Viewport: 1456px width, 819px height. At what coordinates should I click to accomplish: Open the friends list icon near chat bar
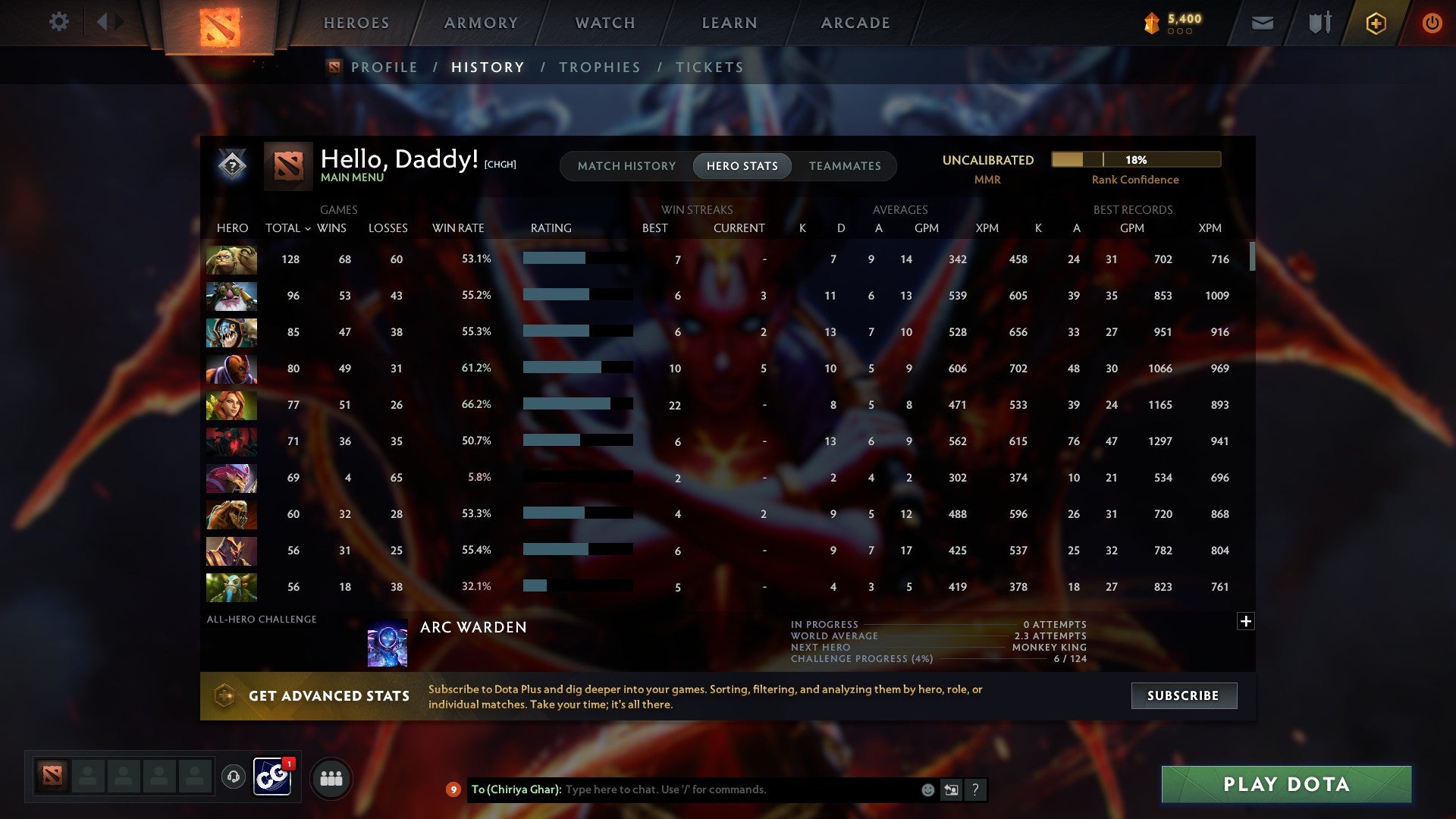click(x=331, y=778)
